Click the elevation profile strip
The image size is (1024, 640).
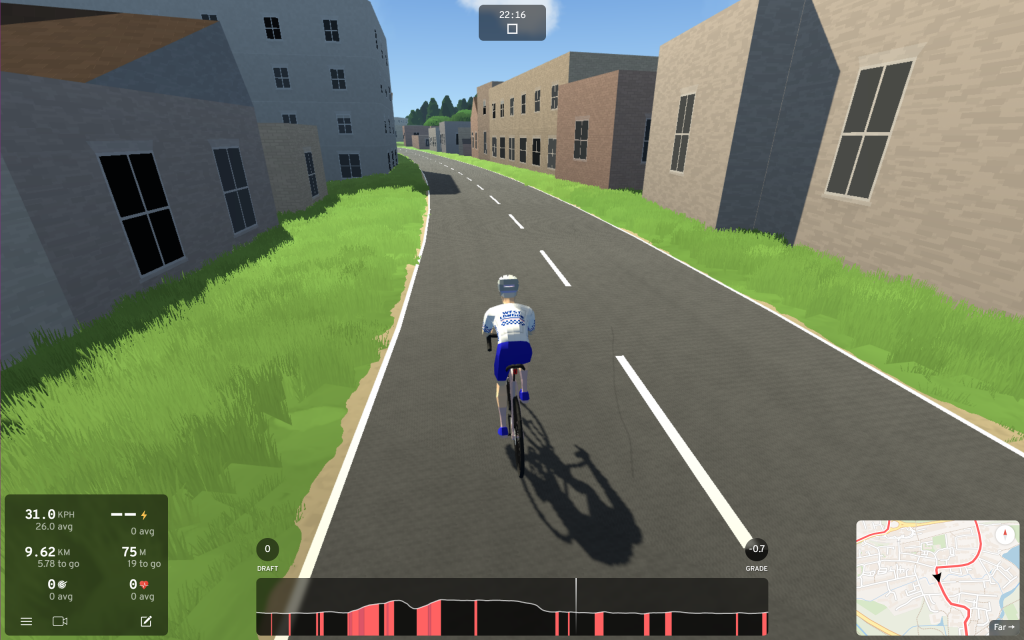click(x=512, y=607)
